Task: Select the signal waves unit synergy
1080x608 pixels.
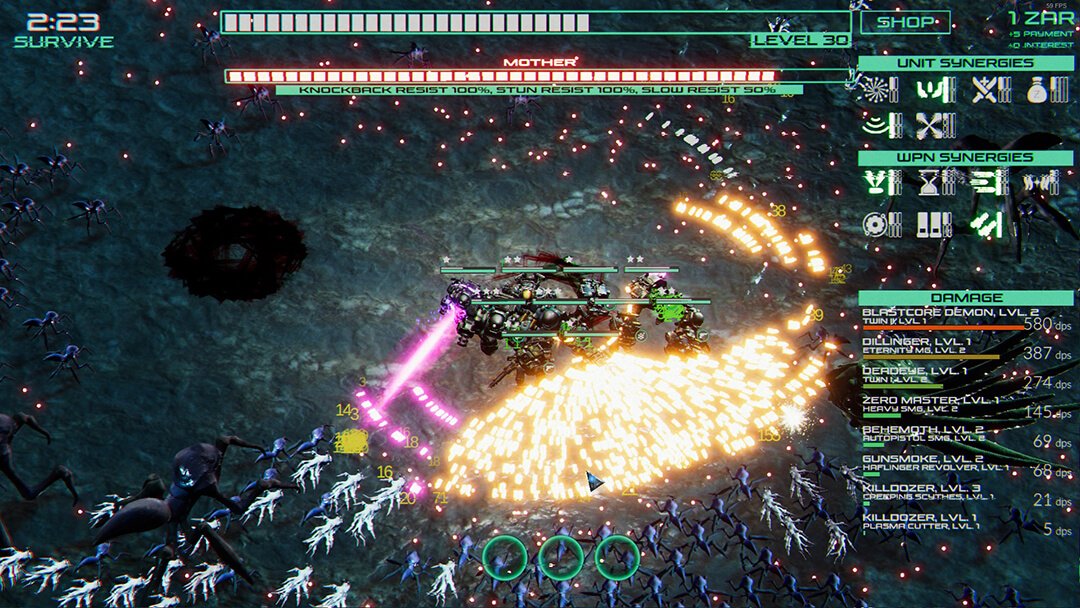Action: click(876, 126)
